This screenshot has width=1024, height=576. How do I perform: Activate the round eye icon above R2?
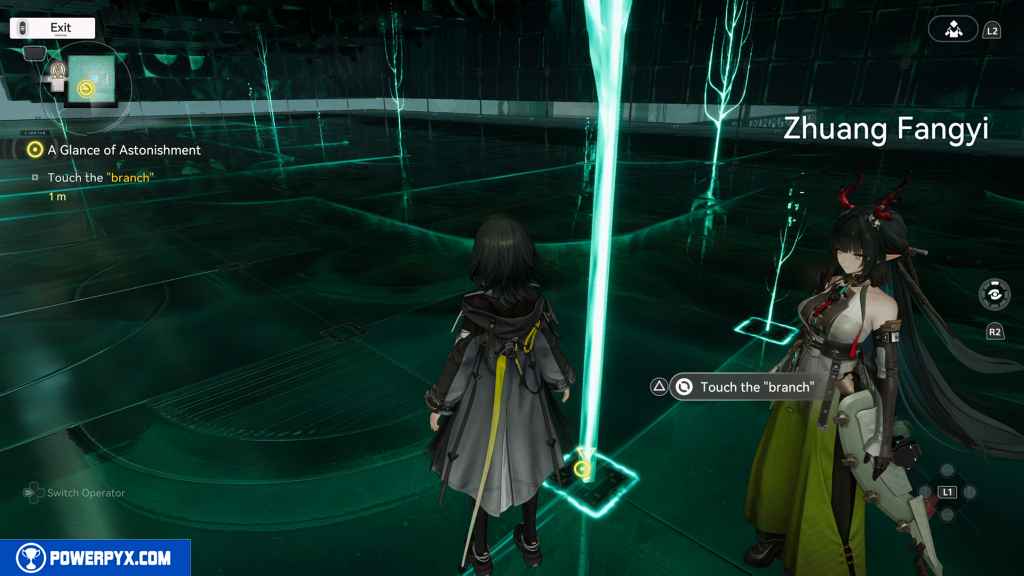click(994, 295)
